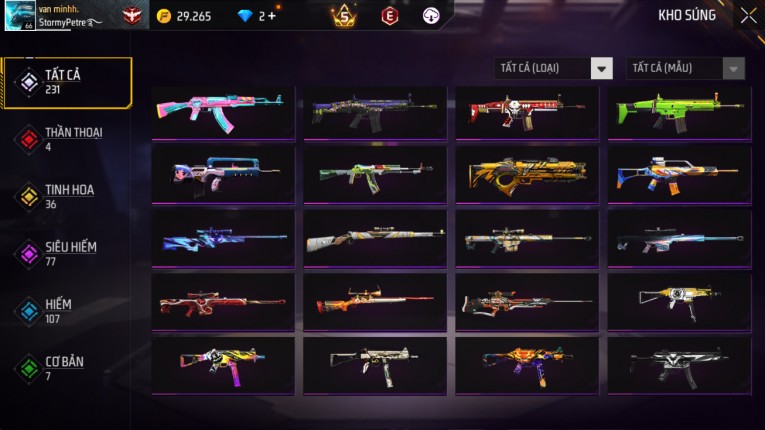Choose the bright green SCAR skin
The height and width of the screenshot is (430, 765).
(679, 111)
